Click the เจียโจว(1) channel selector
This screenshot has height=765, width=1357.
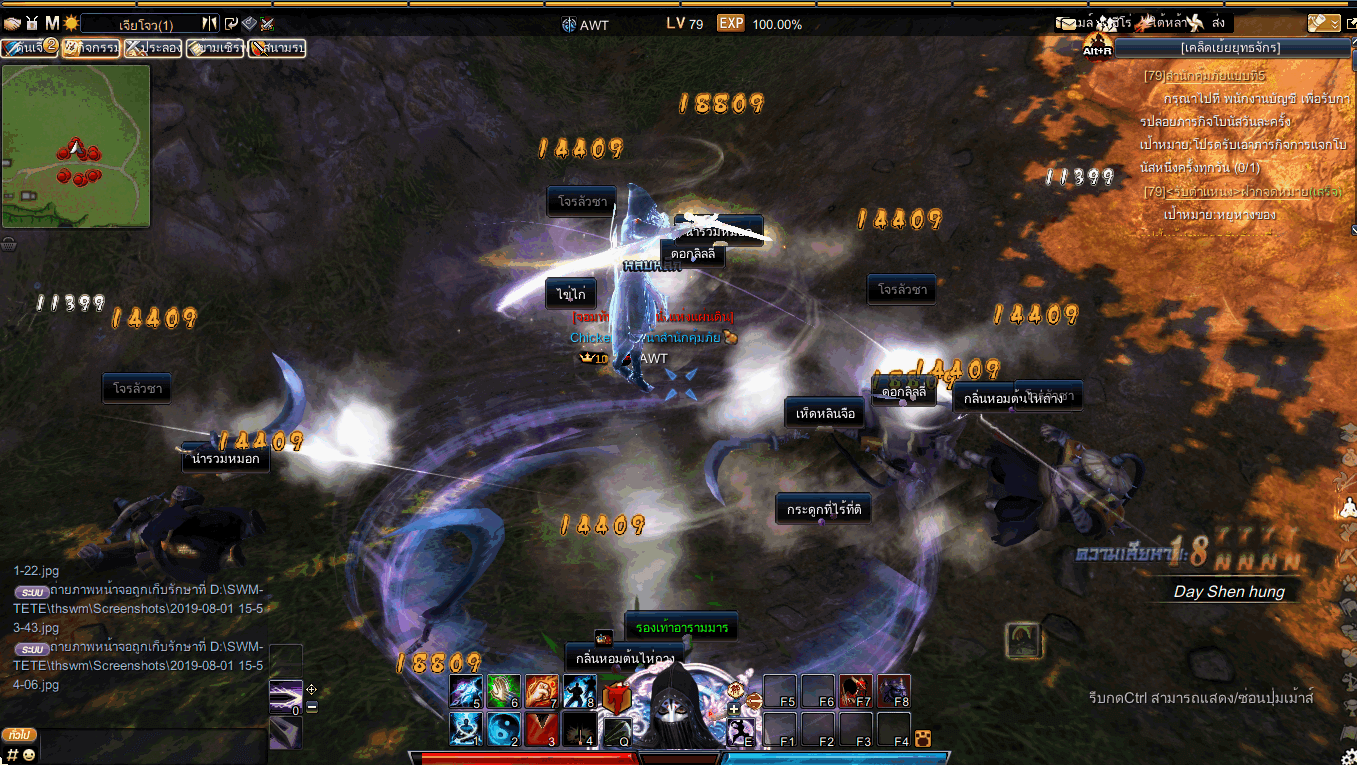coord(146,24)
